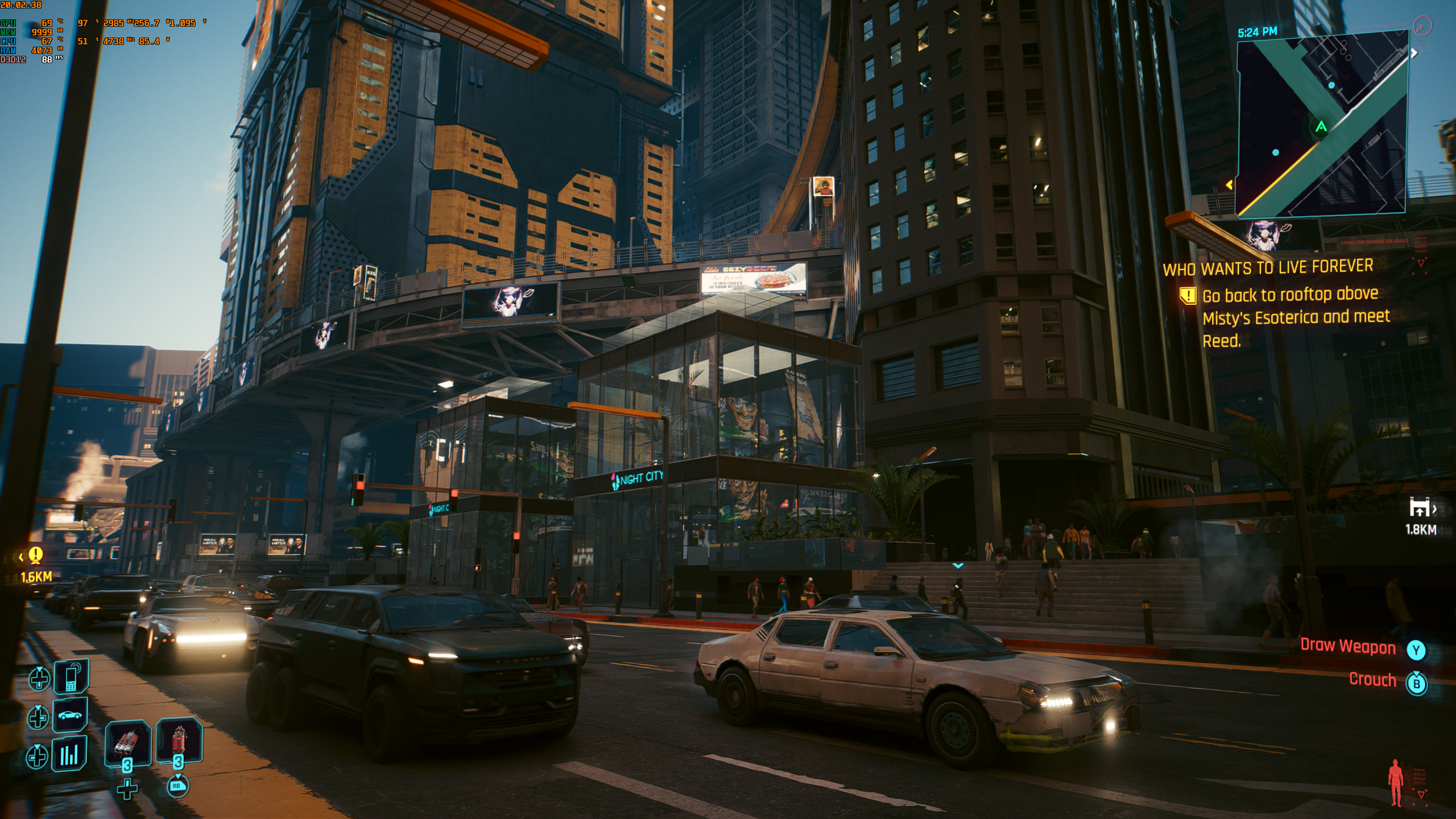
Task: Click the red body silhouette status icon
Action: pos(1395,783)
